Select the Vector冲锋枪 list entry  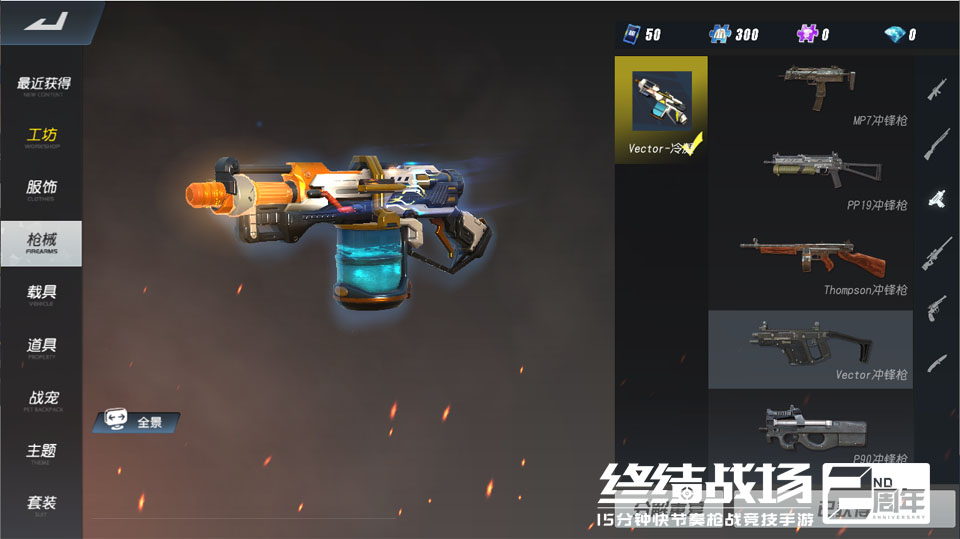click(x=811, y=349)
